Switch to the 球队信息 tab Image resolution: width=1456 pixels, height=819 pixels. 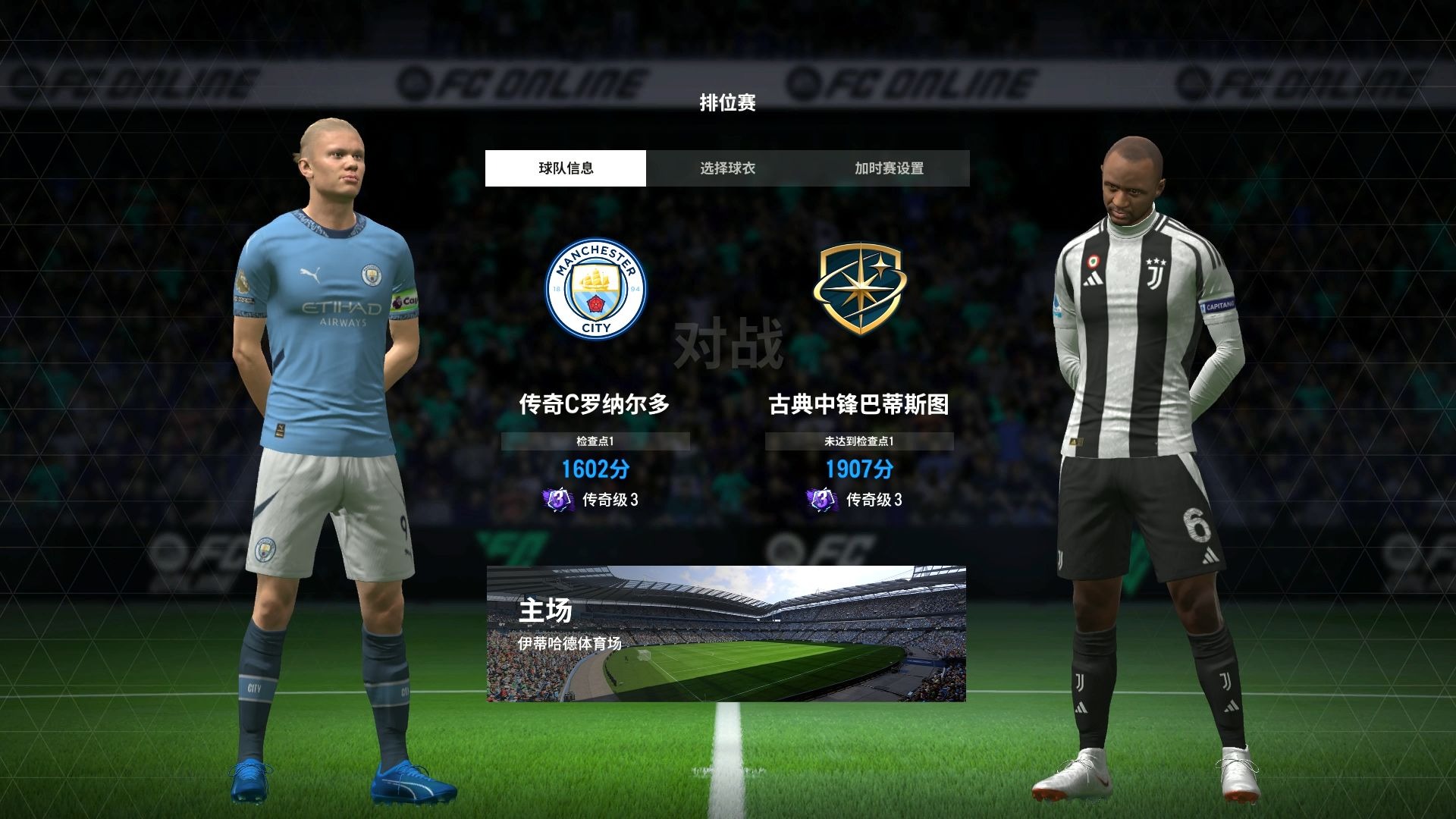pyautogui.click(x=566, y=168)
